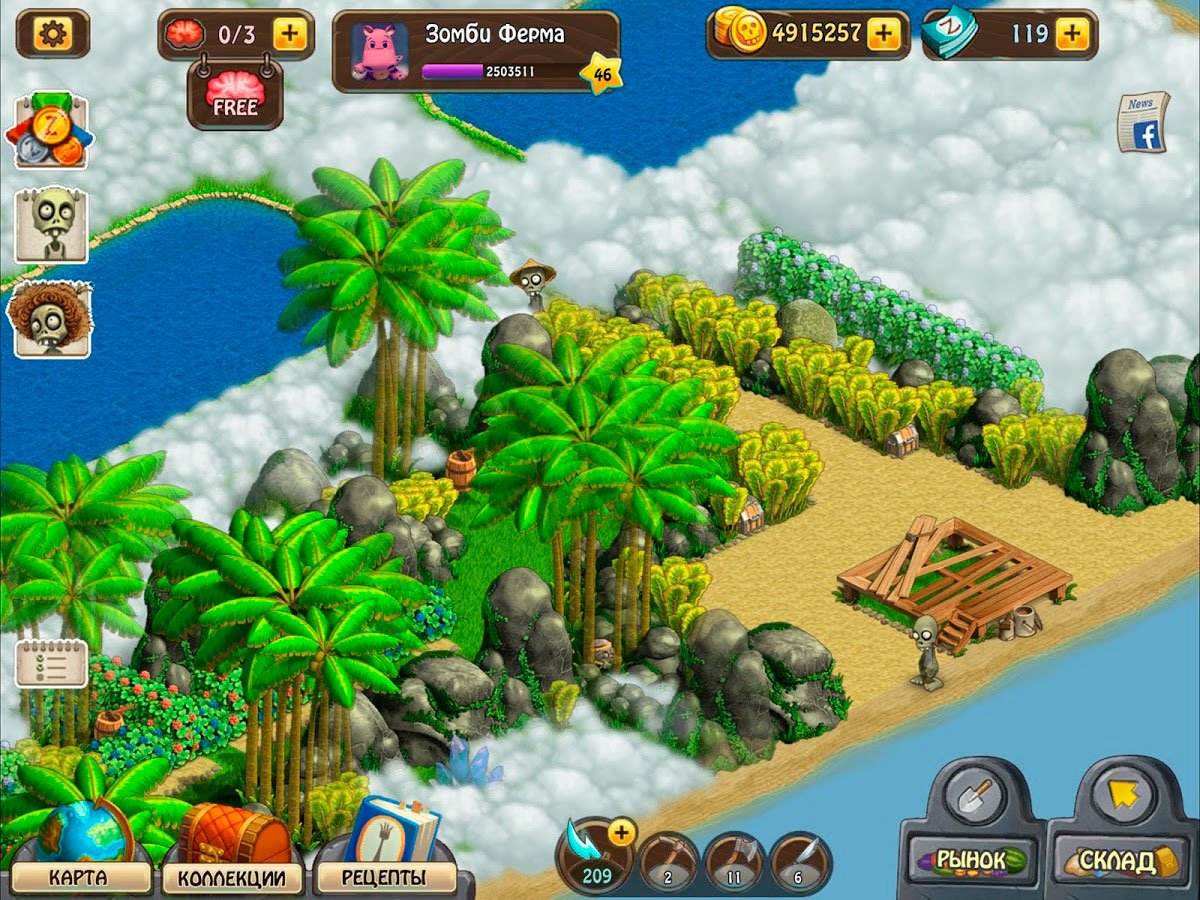Open the quest checklist notepad
The width and height of the screenshot is (1200, 900).
coord(51,663)
